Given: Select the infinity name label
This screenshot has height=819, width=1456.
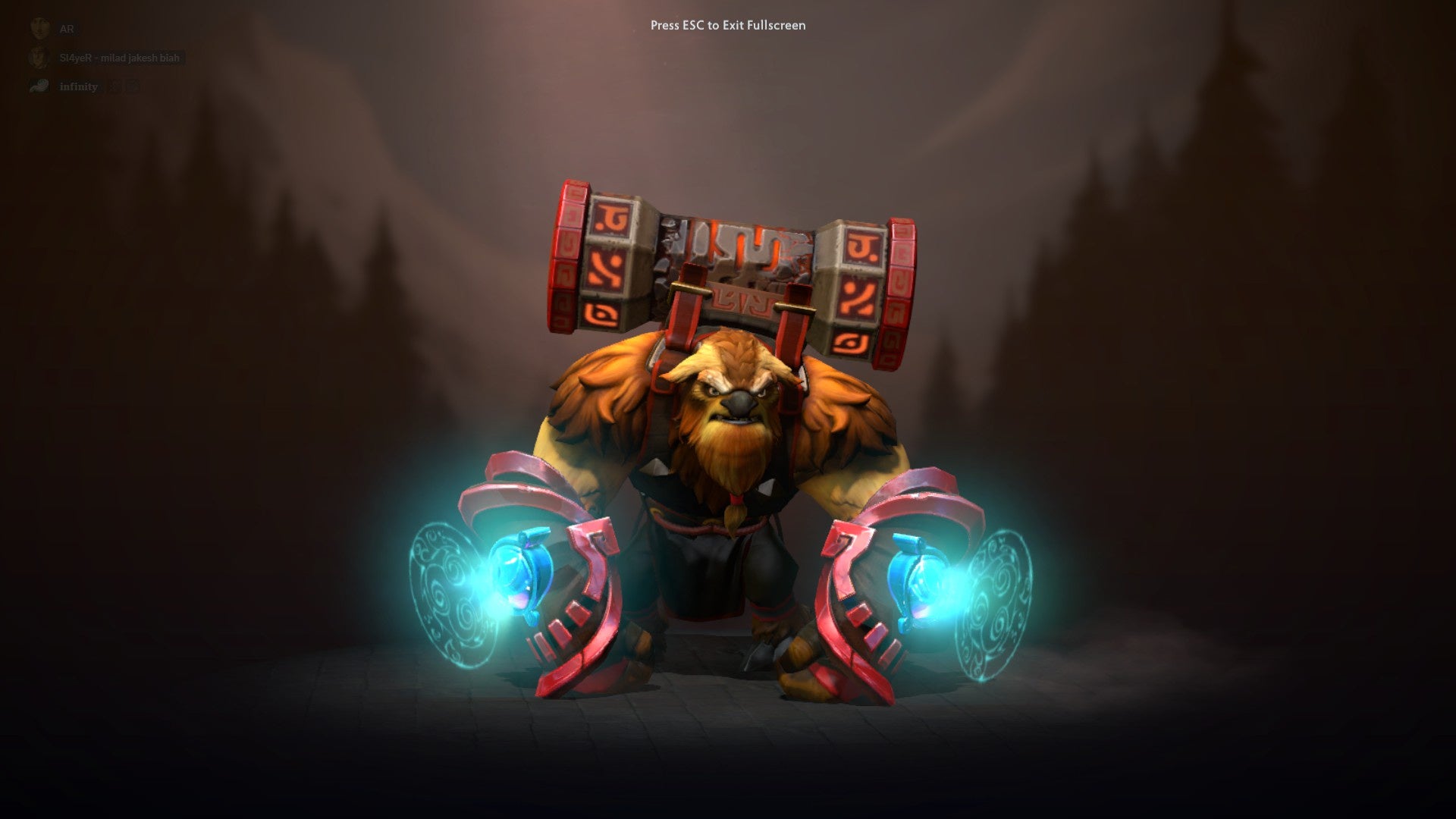Looking at the screenshot, I should [77, 86].
